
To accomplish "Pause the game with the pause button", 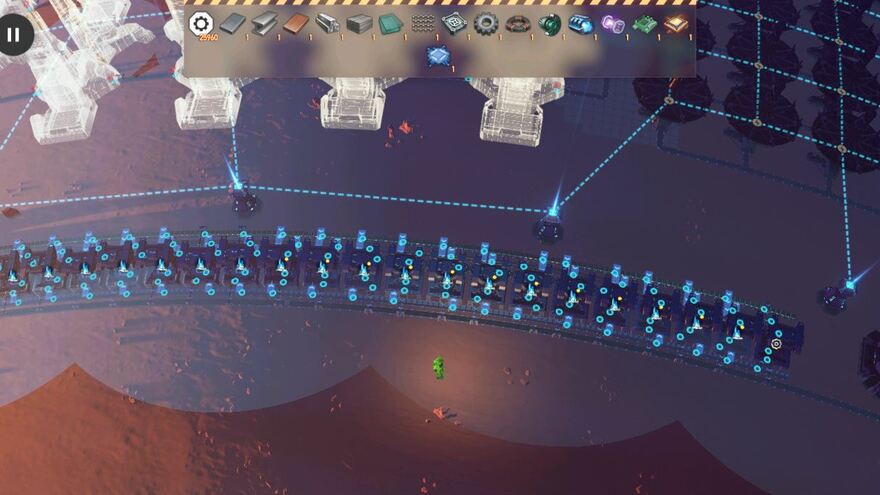I will pos(13,35).
